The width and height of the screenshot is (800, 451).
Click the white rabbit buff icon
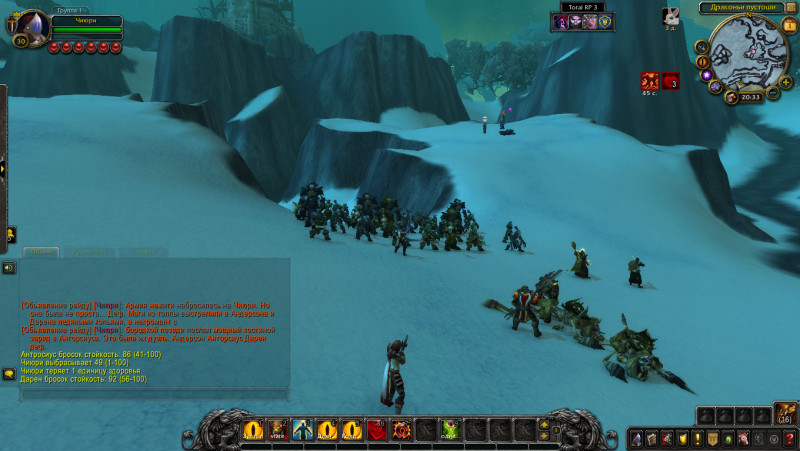[670, 15]
